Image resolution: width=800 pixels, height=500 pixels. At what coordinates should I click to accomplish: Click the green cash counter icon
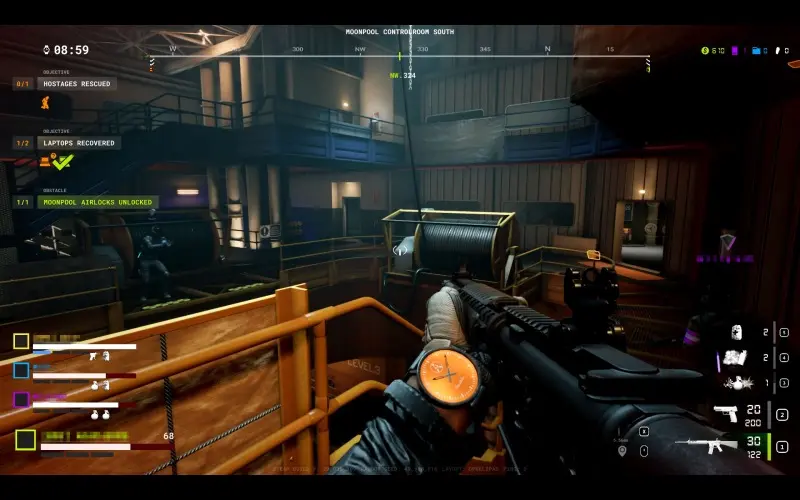click(704, 50)
